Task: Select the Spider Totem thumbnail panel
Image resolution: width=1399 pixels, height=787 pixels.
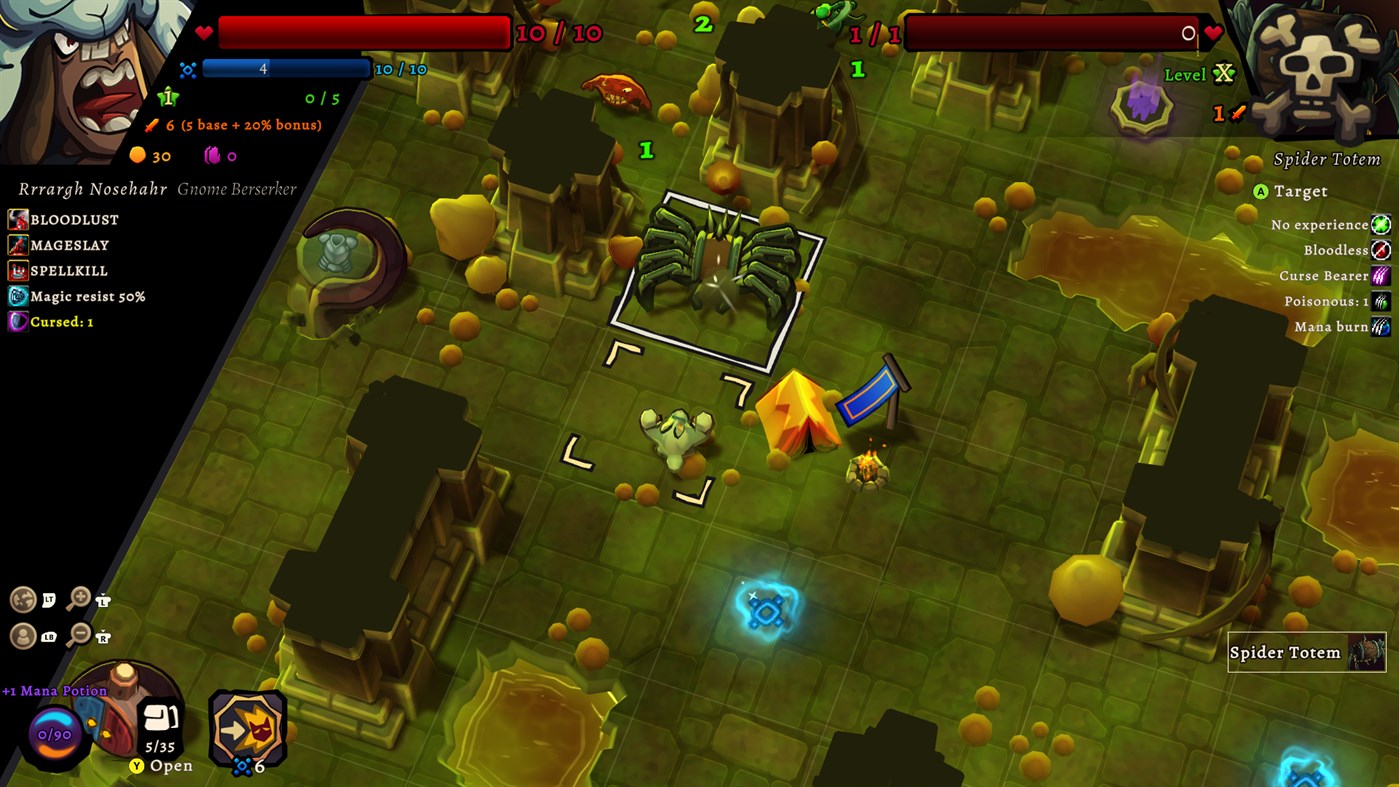Action: (1306, 652)
